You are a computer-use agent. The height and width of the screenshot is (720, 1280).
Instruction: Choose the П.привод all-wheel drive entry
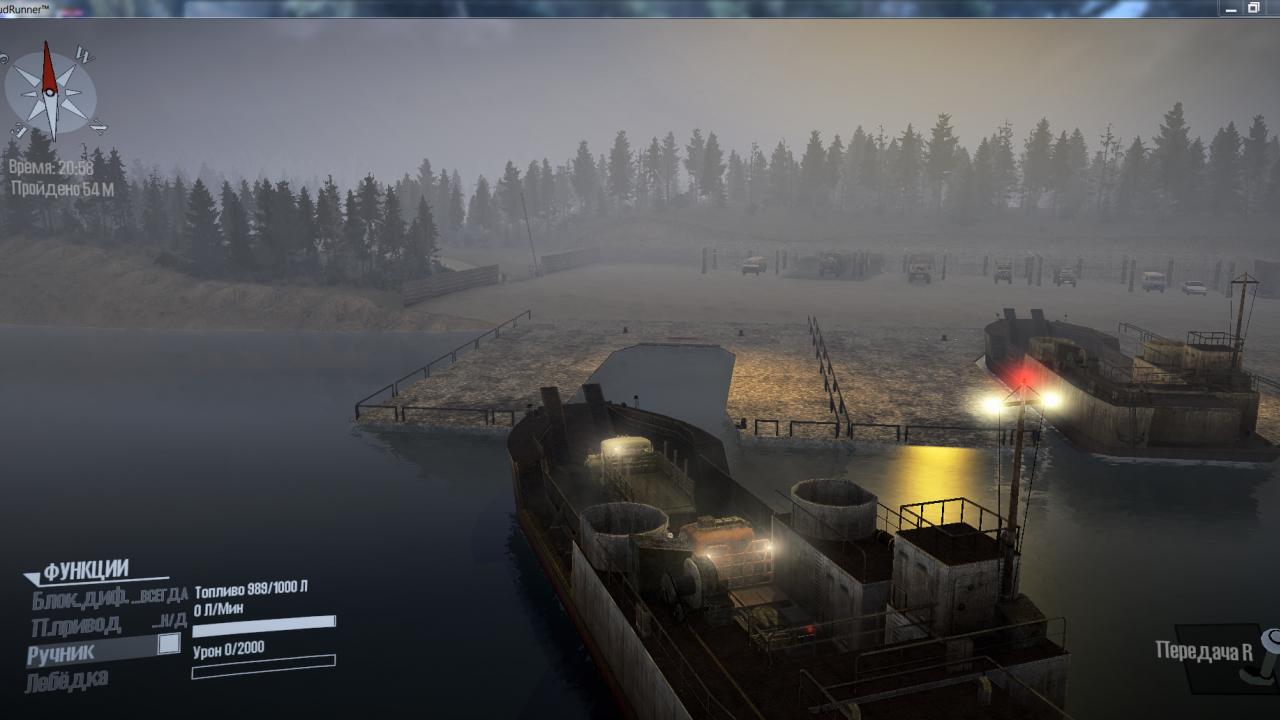(77, 626)
